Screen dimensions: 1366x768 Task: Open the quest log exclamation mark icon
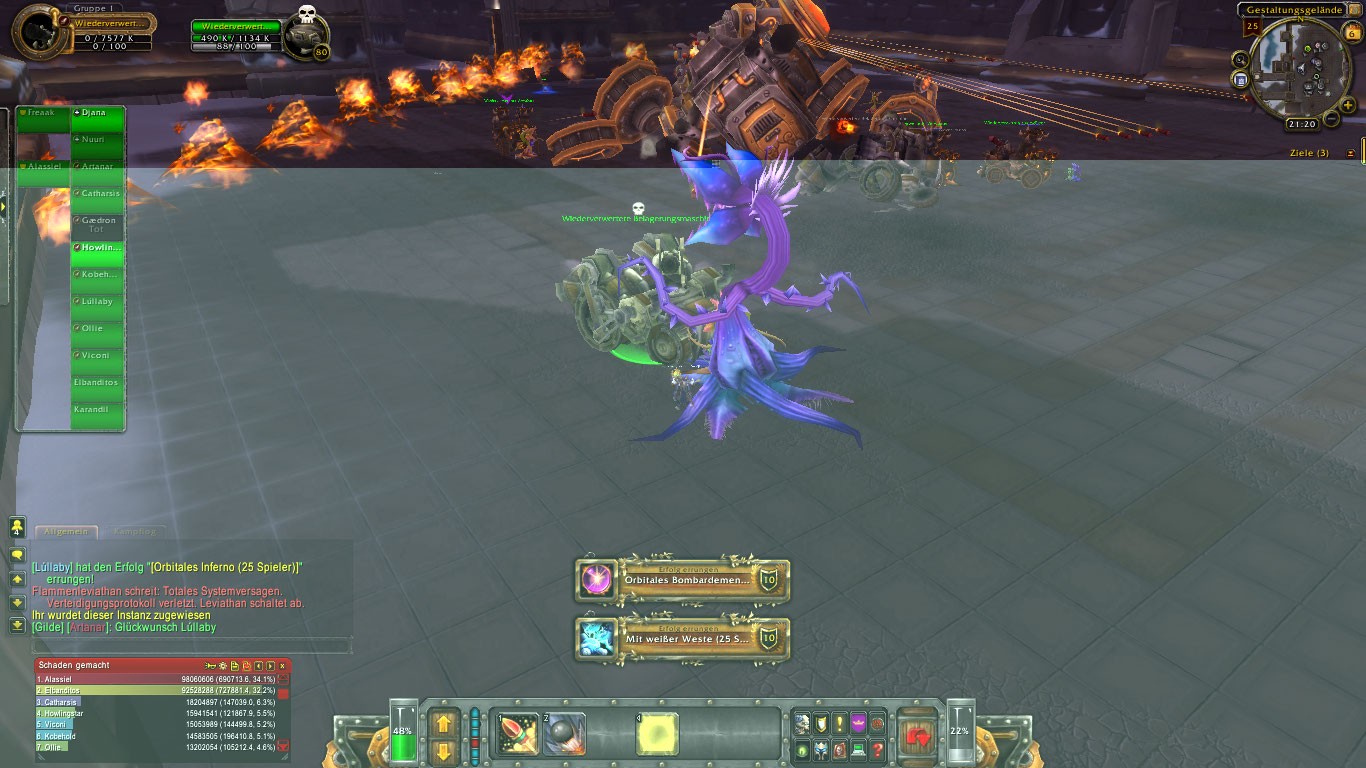[x=839, y=723]
